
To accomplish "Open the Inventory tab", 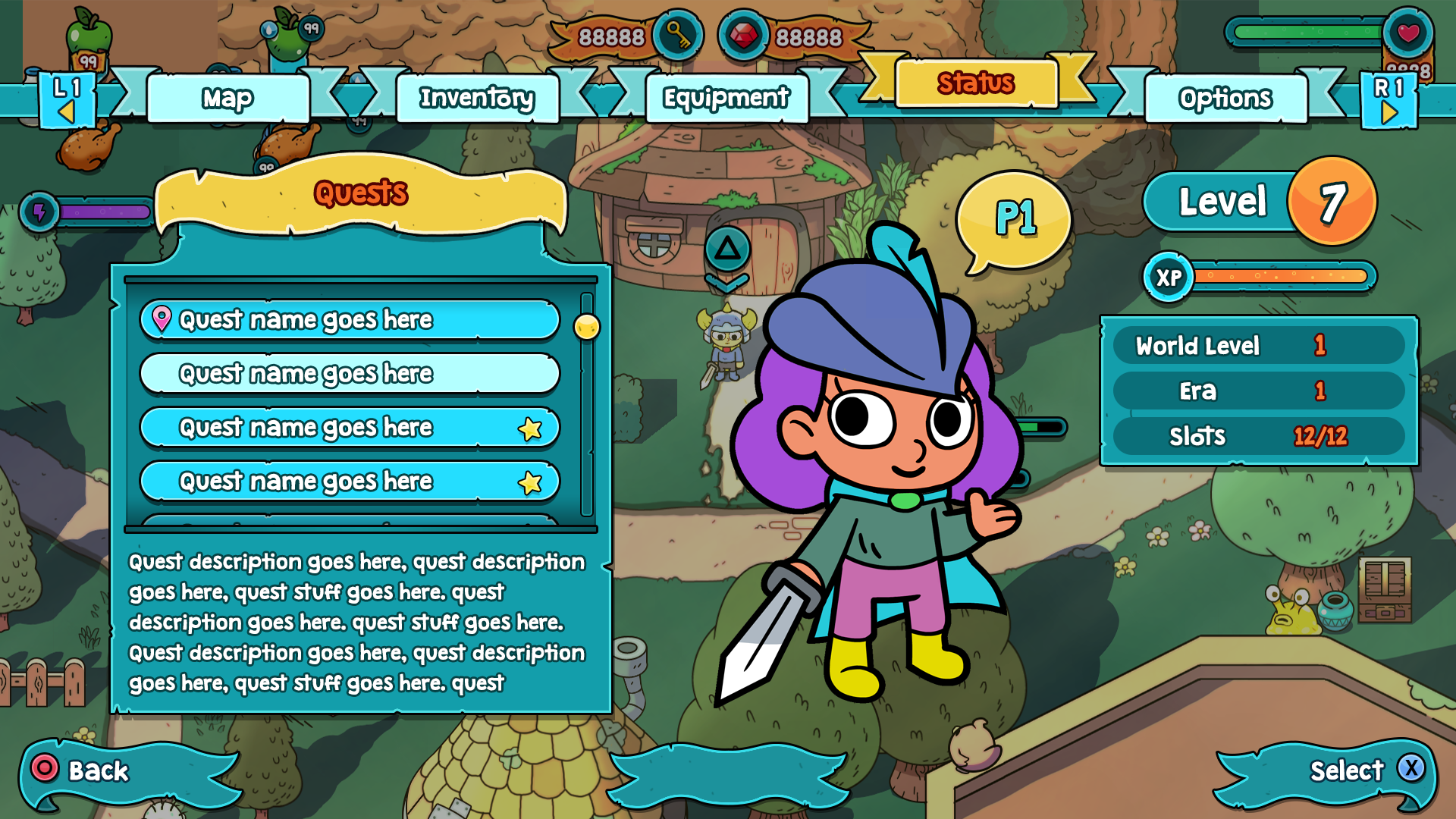I will (x=477, y=99).
